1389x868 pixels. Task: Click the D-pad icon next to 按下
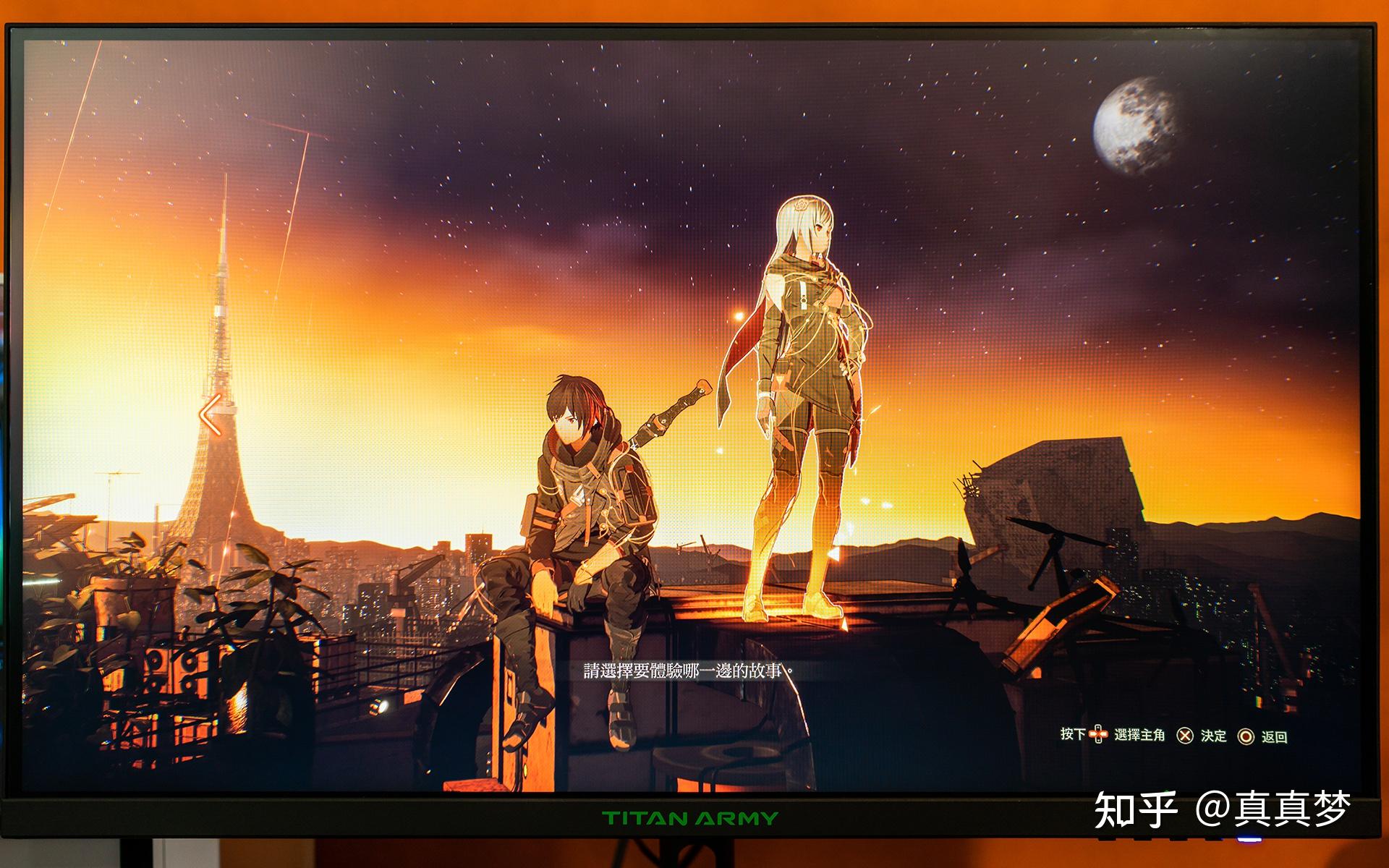(x=1098, y=734)
